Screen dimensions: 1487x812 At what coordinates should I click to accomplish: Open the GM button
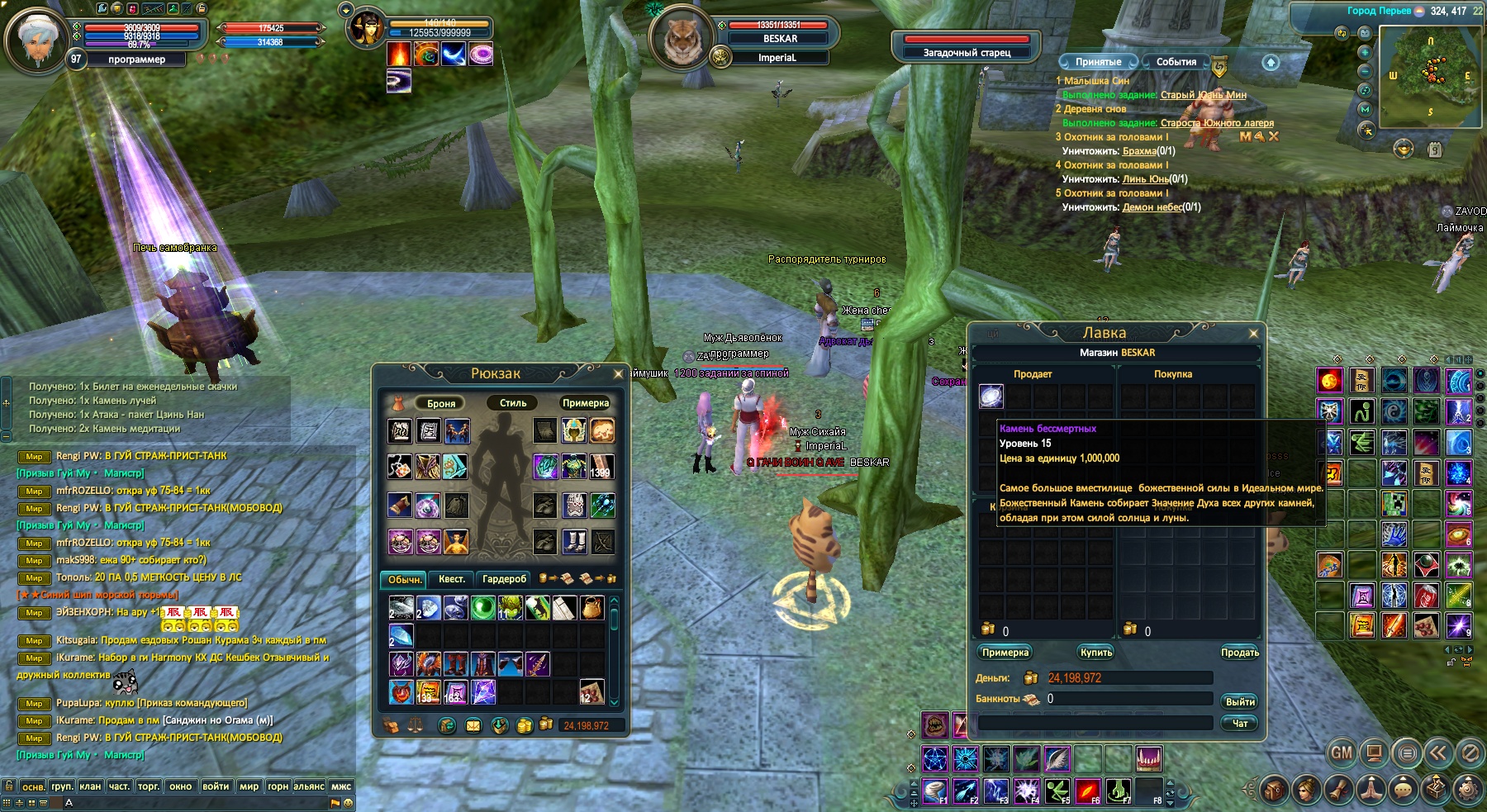(x=1342, y=753)
